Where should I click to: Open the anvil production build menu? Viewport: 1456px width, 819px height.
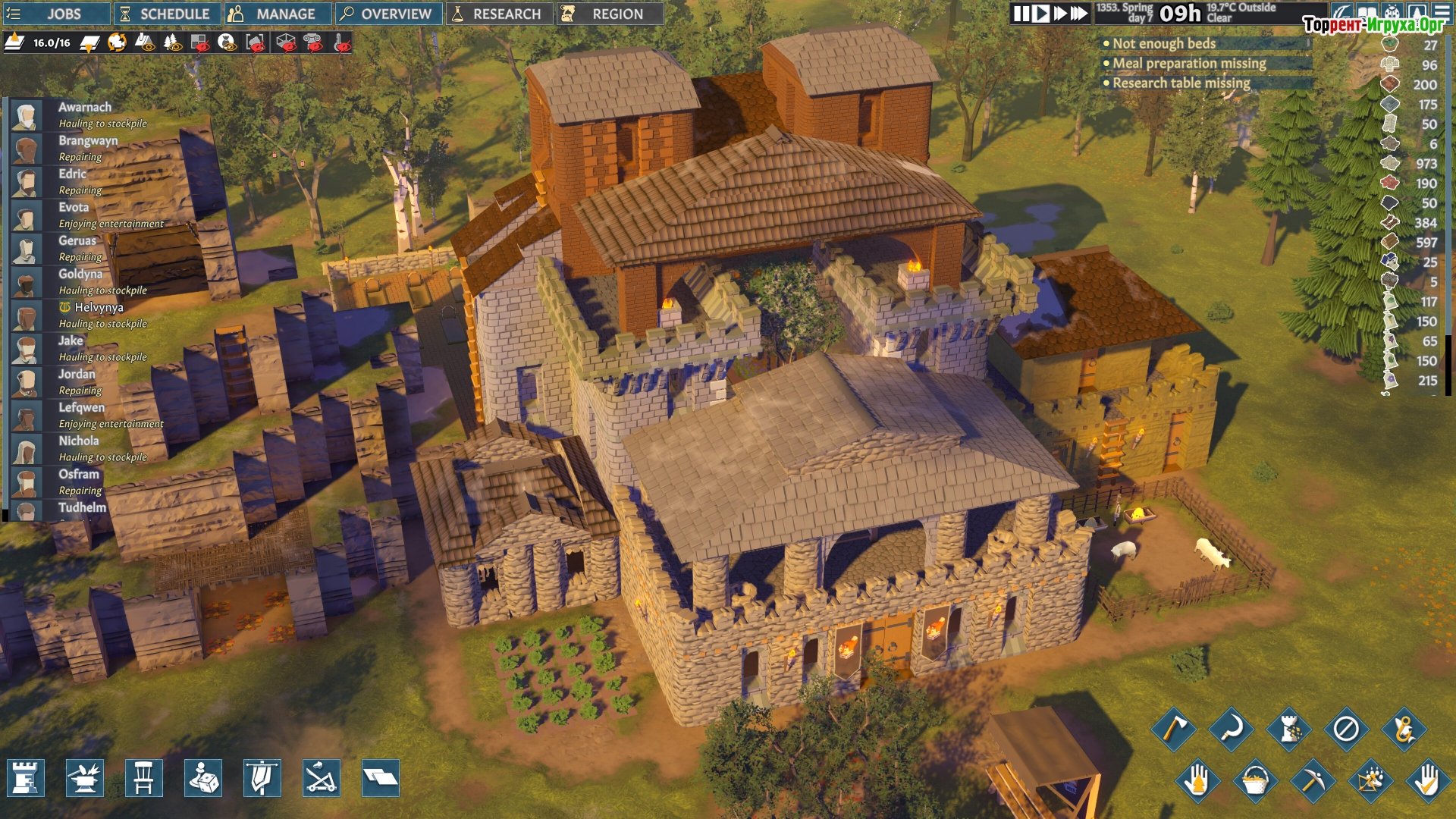click(85, 778)
